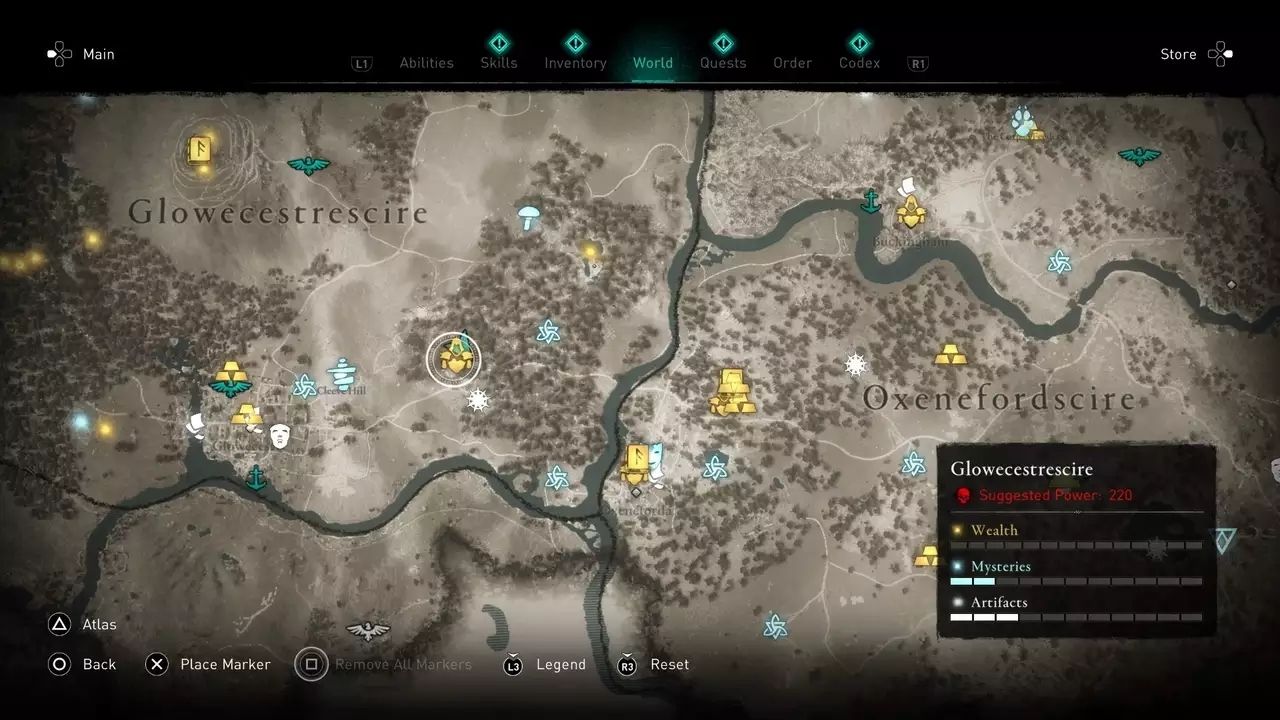The width and height of the screenshot is (1280, 720).
Task: Open the Quests tab
Action: click(722, 62)
